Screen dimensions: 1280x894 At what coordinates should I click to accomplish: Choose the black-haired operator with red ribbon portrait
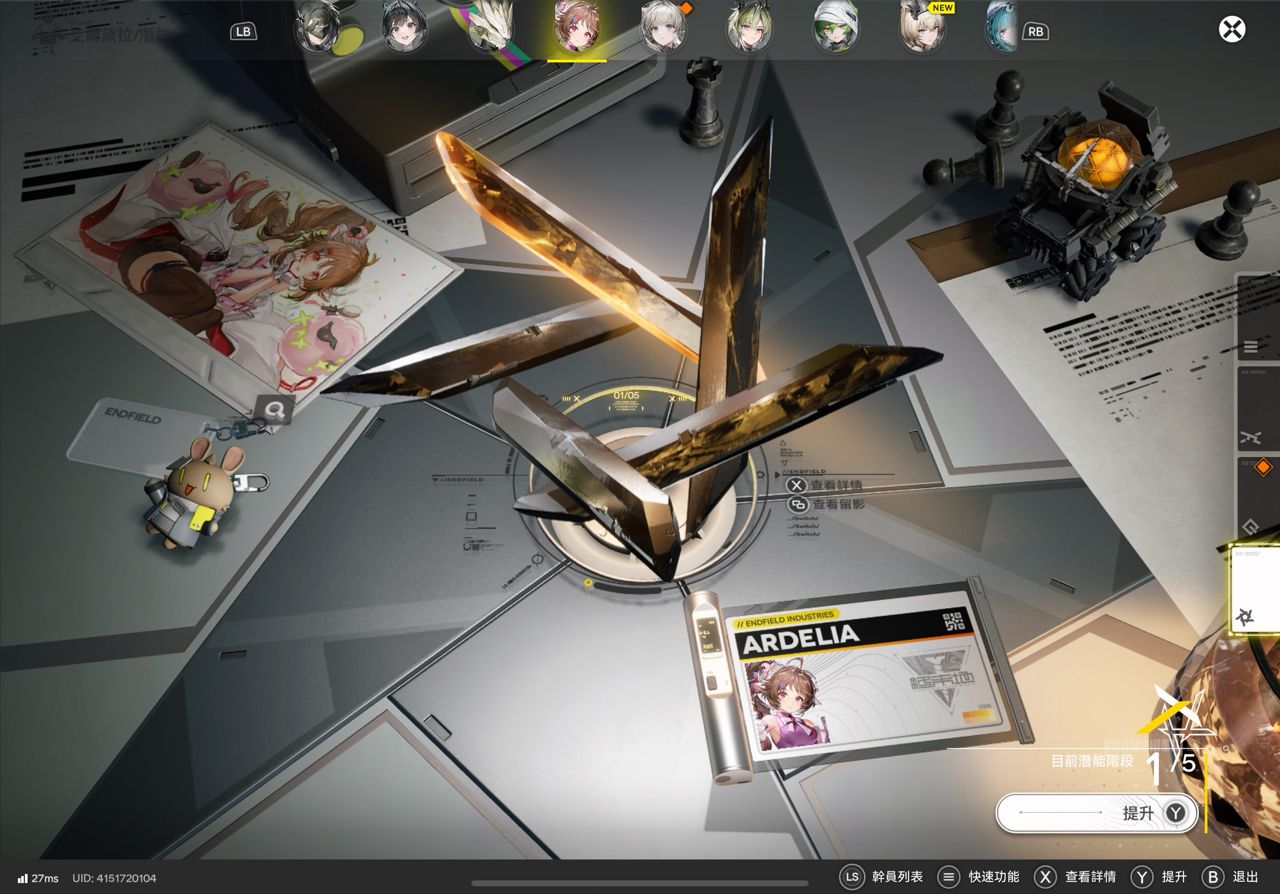(405, 27)
